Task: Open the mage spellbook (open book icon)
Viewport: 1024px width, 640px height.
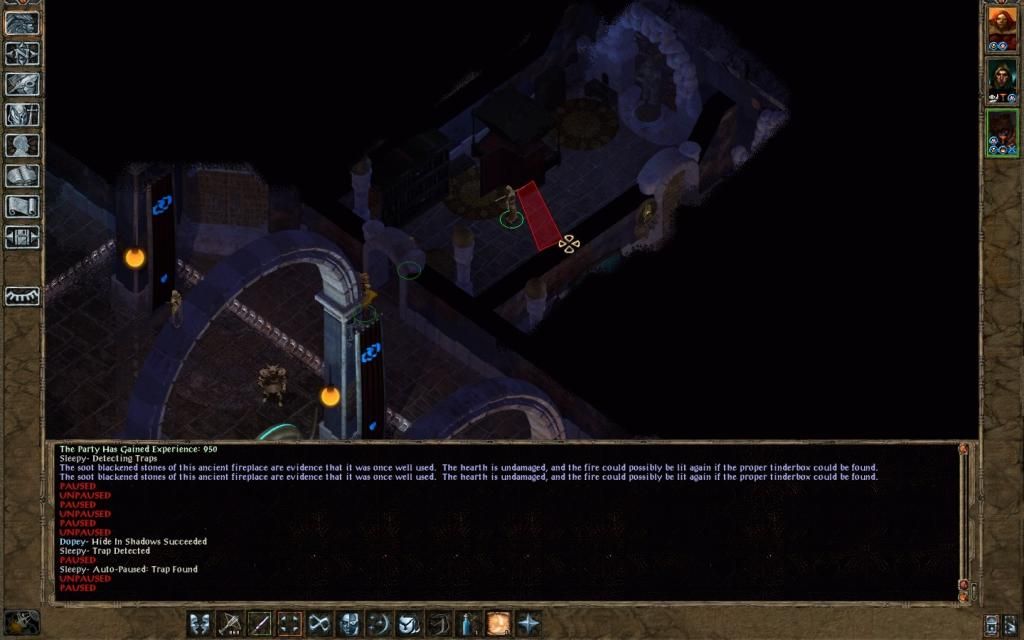Action: (22, 176)
